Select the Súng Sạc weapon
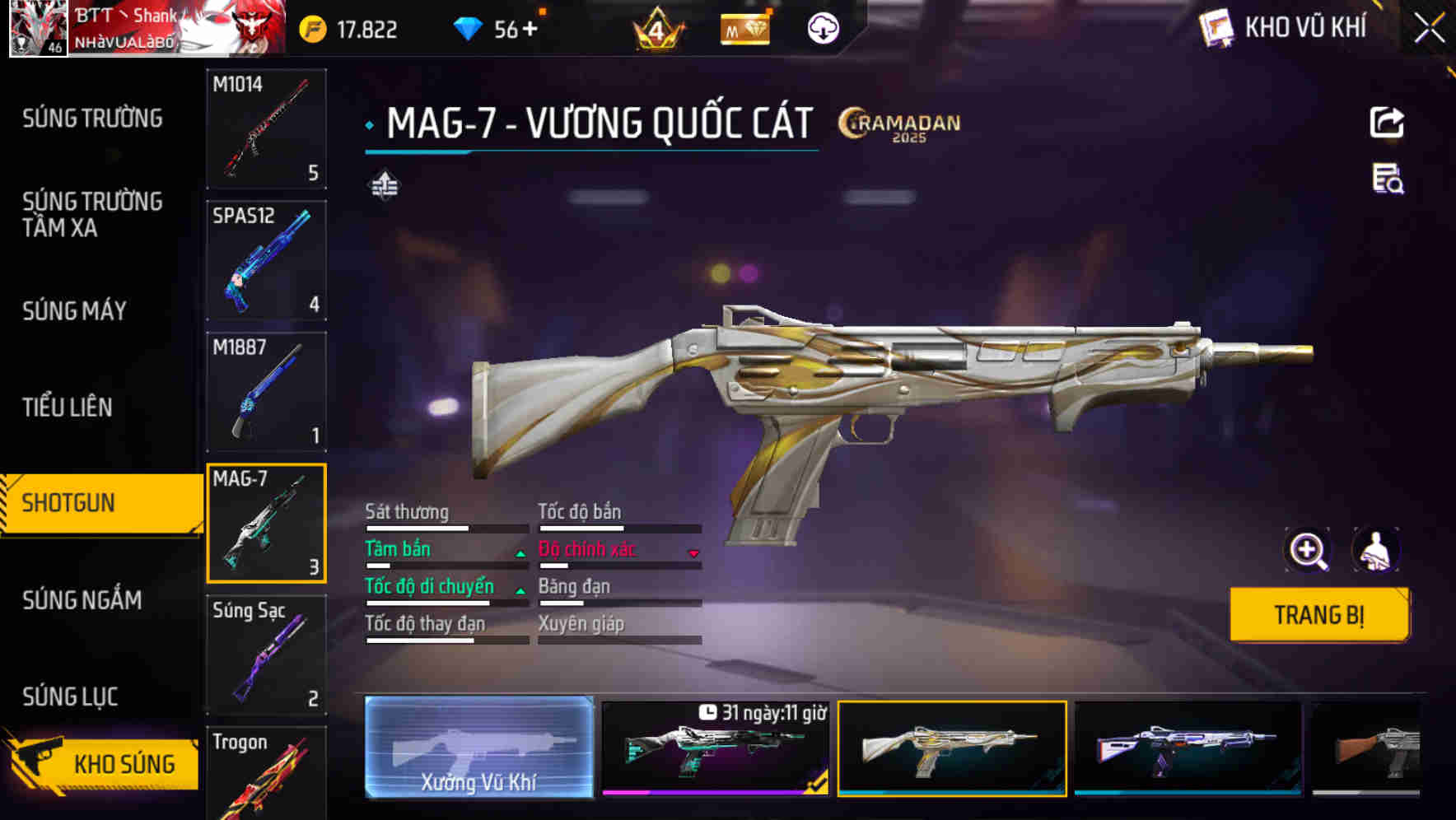 266,655
